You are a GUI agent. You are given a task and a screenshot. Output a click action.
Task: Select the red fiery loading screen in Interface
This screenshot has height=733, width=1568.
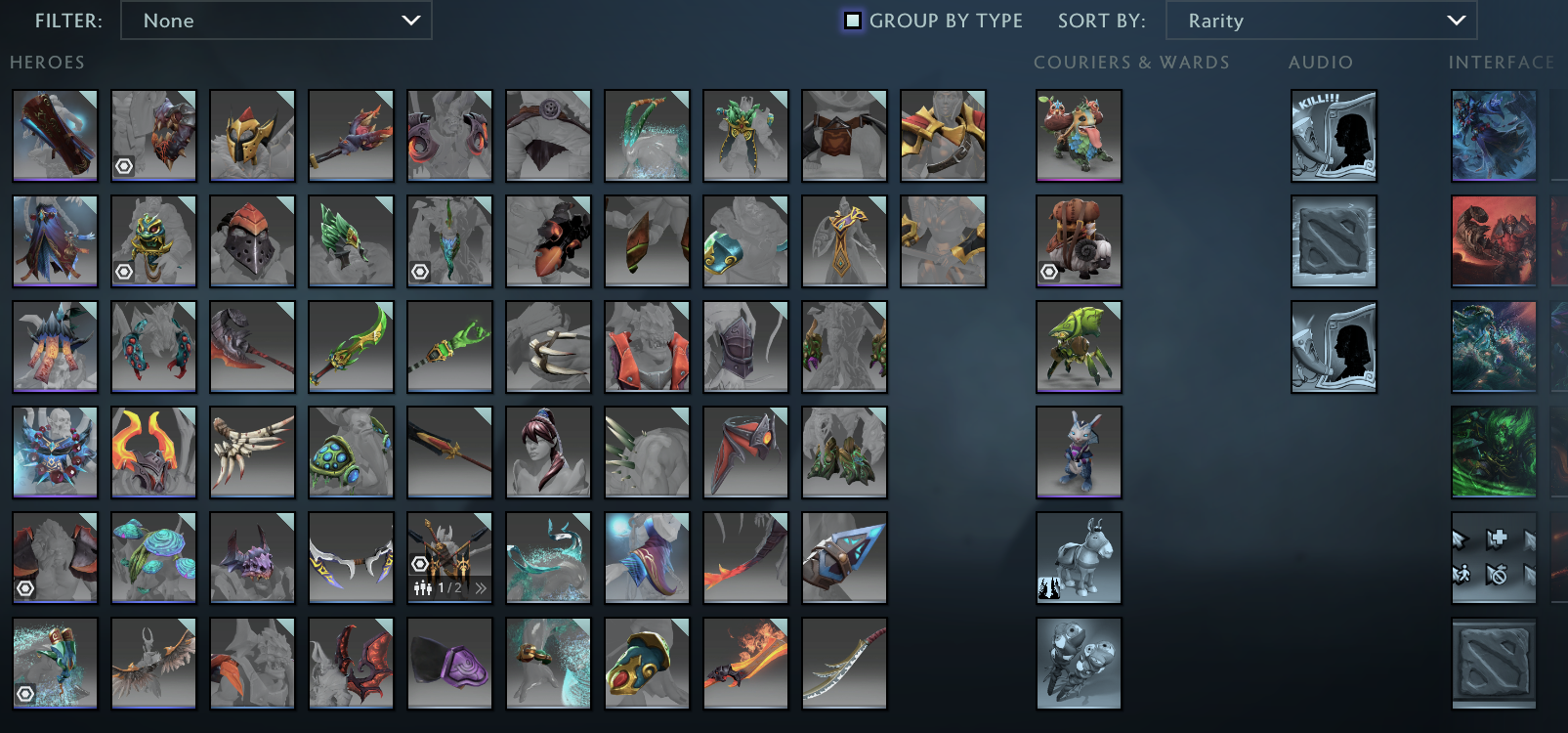1493,241
